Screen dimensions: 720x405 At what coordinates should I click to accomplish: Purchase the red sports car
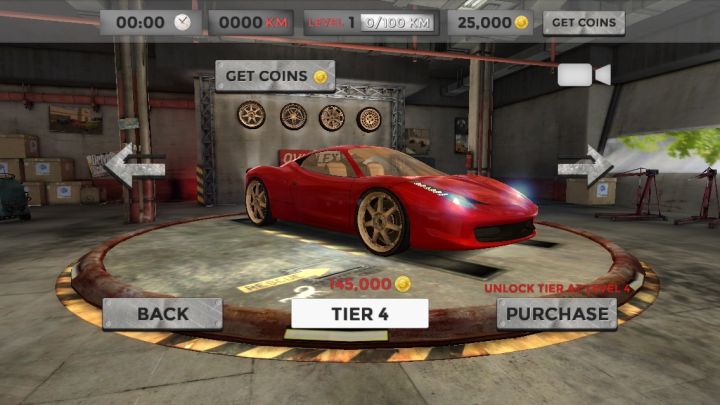[x=556, y=313]
